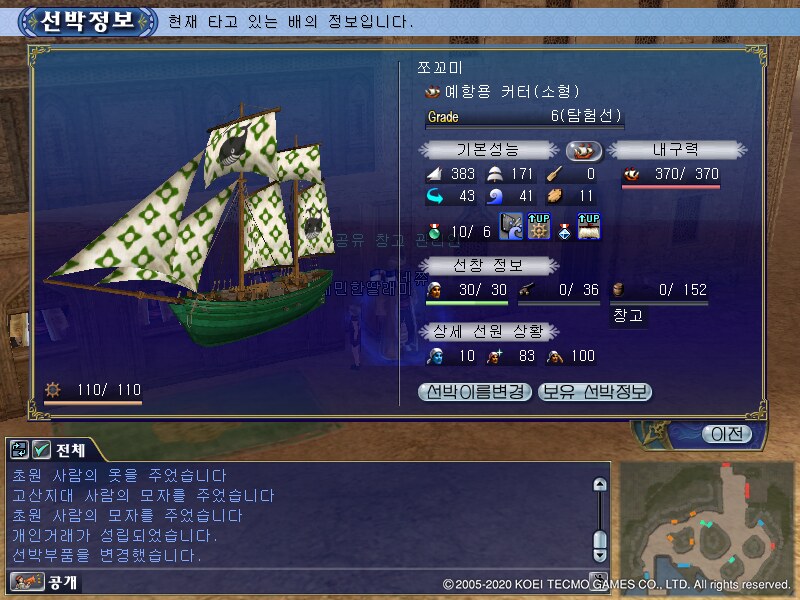Click the 창고 cargo hold barrel icon
800x600 pixels.
click(x=618, y=290)
